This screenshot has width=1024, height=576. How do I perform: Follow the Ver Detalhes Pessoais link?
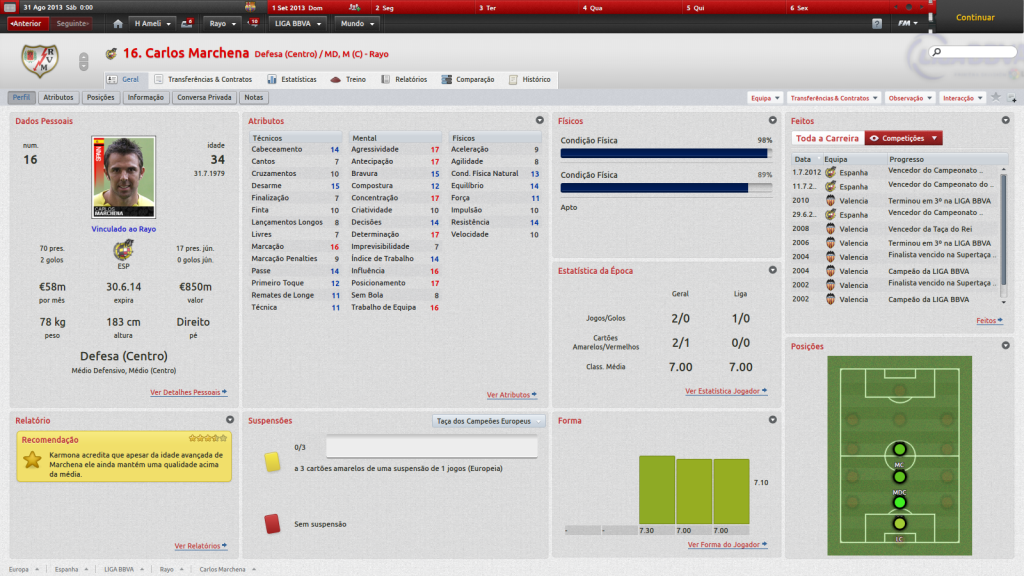point(189,393)
